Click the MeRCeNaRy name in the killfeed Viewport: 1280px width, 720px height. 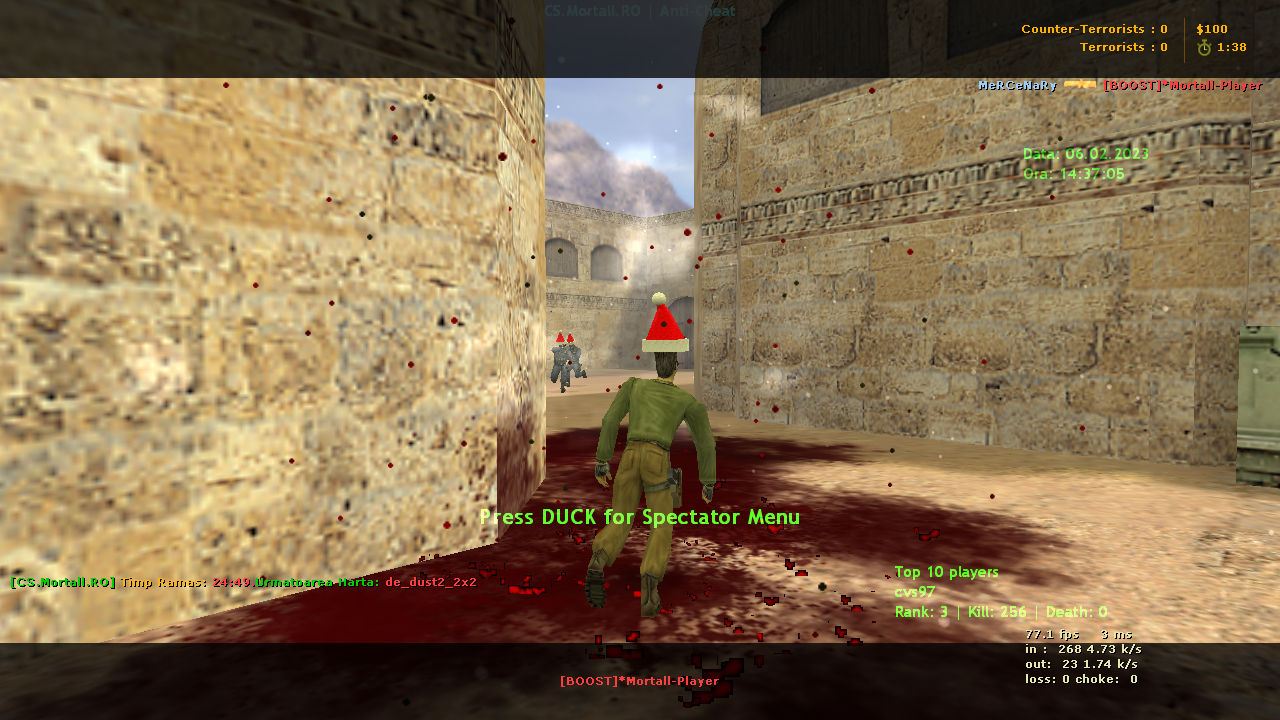click(x=1015, y=86)
